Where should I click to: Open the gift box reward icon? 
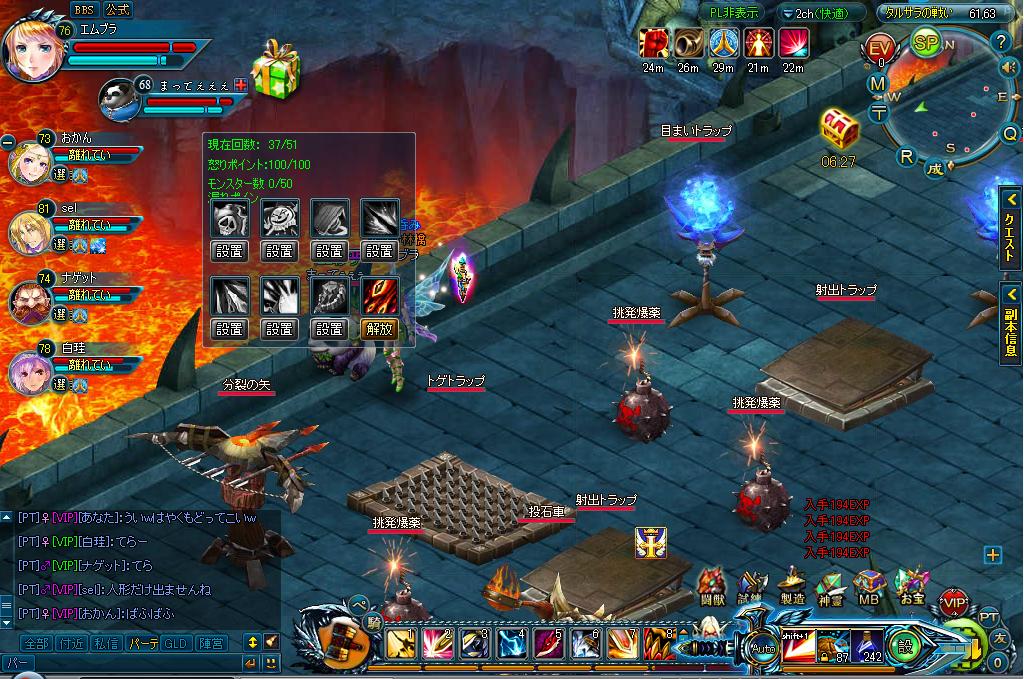[276, 70]
